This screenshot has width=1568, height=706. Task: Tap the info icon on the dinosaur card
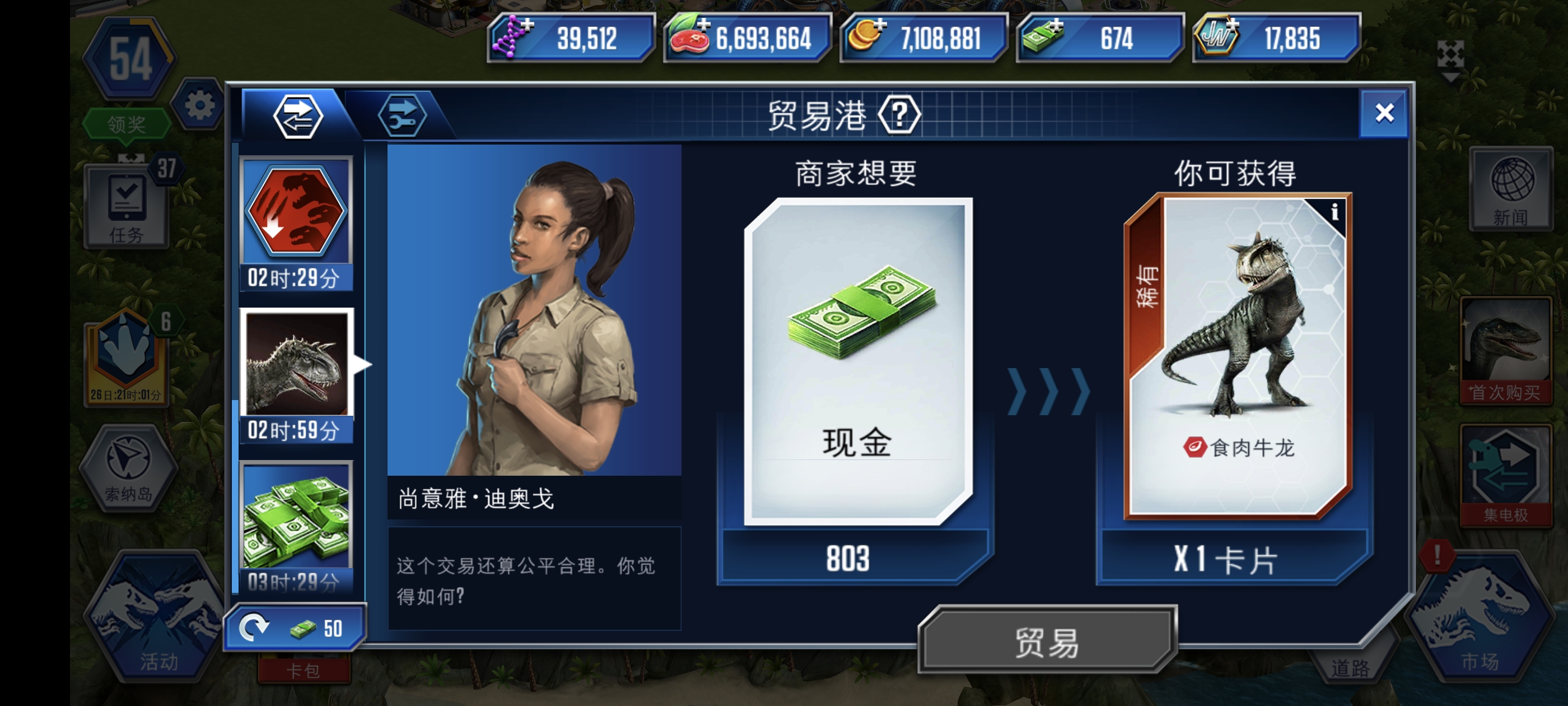pos(1336,211)
